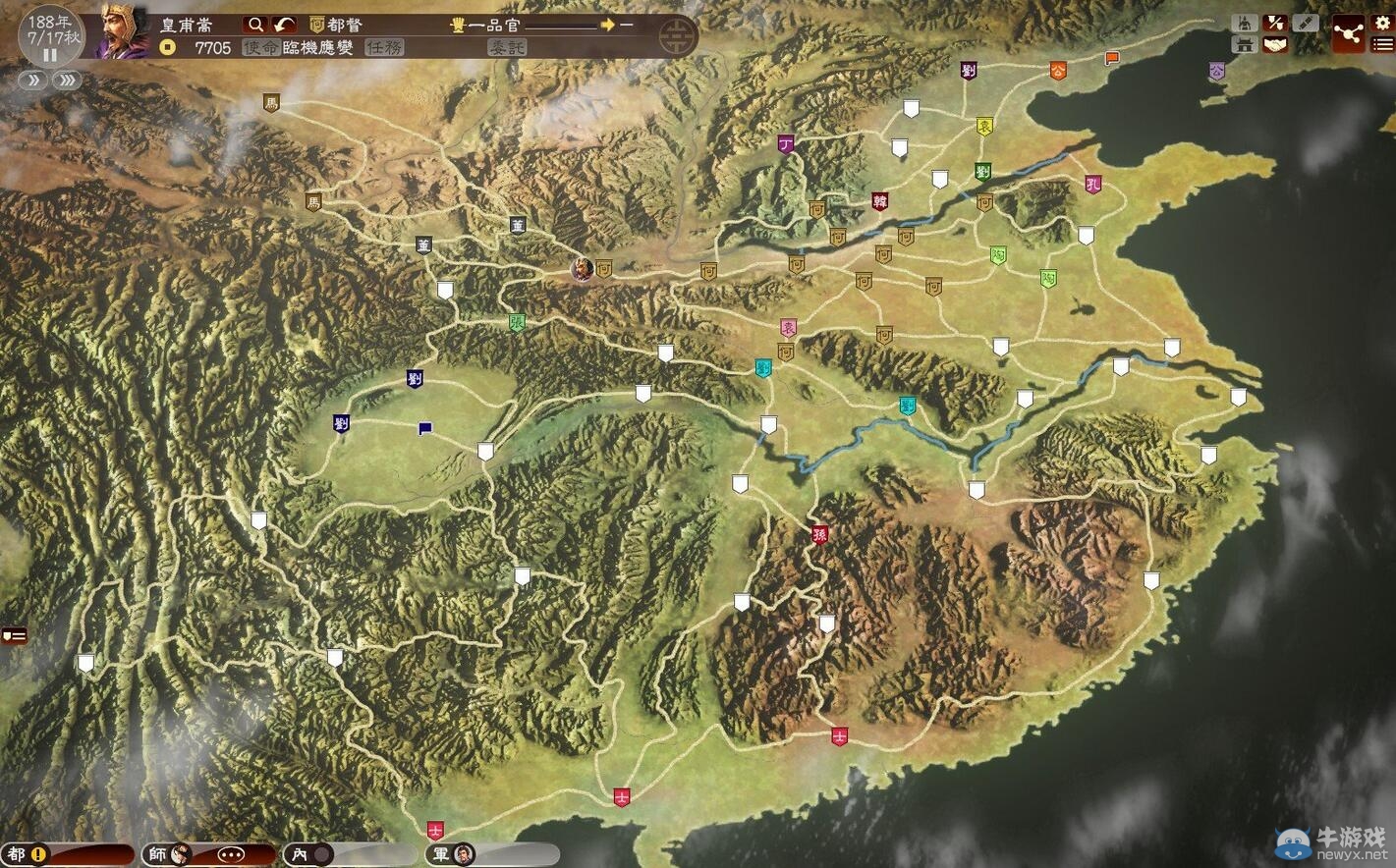Screen dimensions: 1396x868
Task: Open the officer figure icon panel
Action: tap(1245, 23)
